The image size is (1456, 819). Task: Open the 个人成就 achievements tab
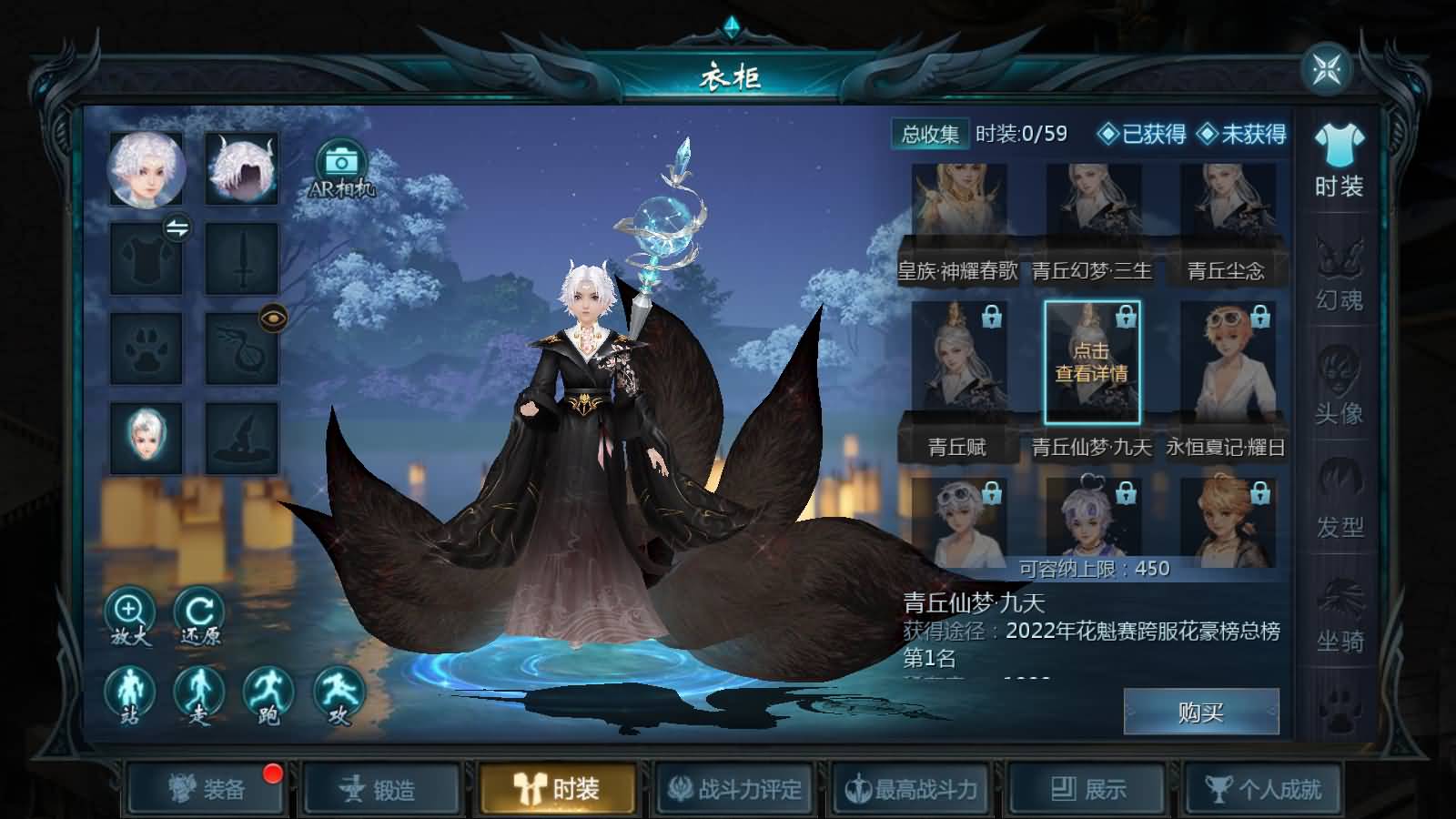pos(1263,789)
